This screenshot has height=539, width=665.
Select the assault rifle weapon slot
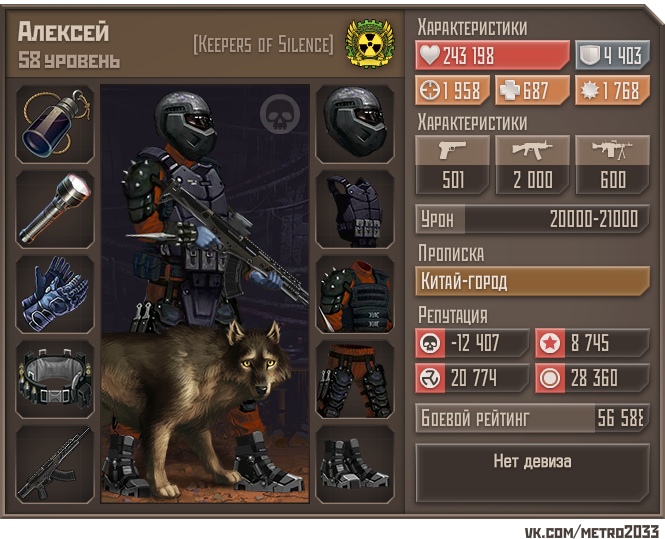point(55,463)
